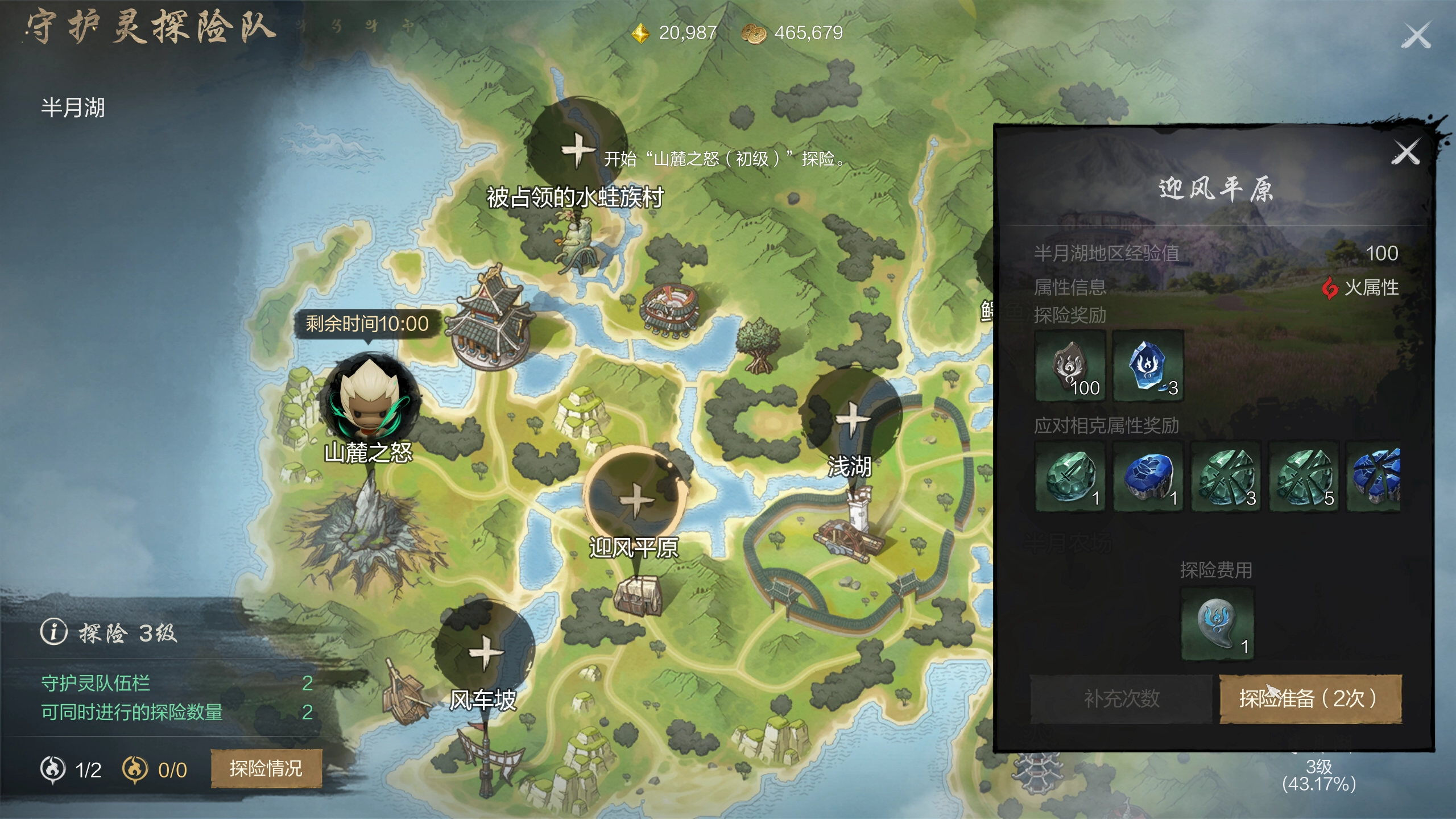This screenshot has width=1456, height=819.
Task: Show expedition level info icon
Action: tap(54, 632)
